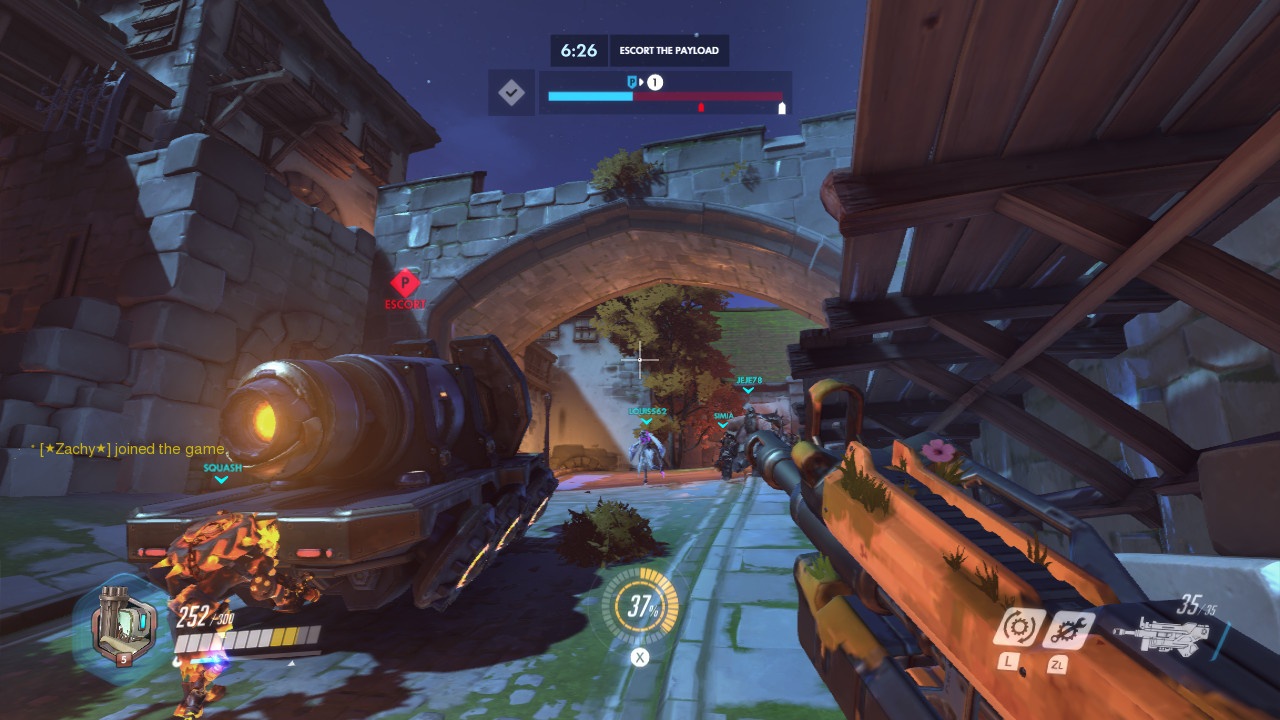Open the ESCORT THE PAYLOAD banner
The image size is (1280, 720).
(668, 50)
